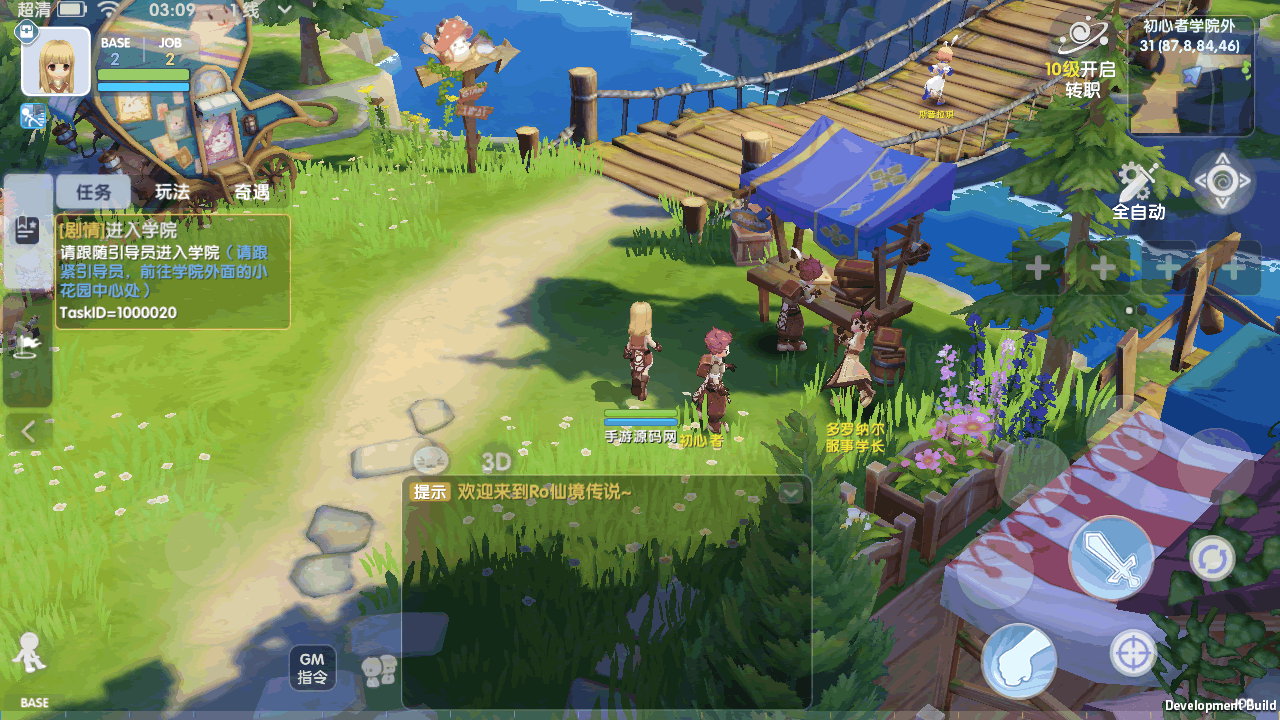Viewport: 1280px width, 720px height.
Task: Toggle 全自动 auto-battle mode
Action: click(1139, 191)
